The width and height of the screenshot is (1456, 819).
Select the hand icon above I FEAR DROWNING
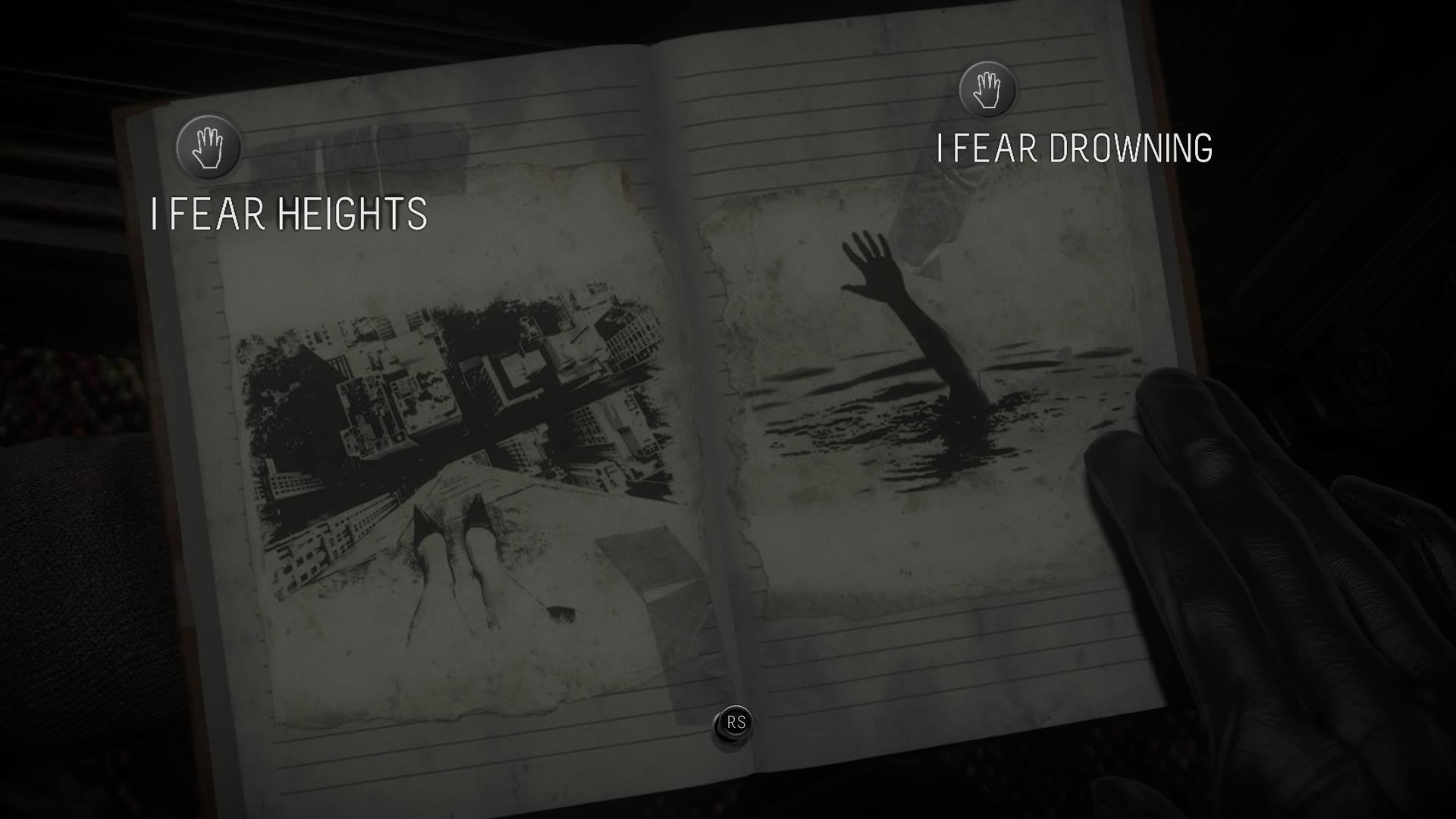[x=987, y=89]
